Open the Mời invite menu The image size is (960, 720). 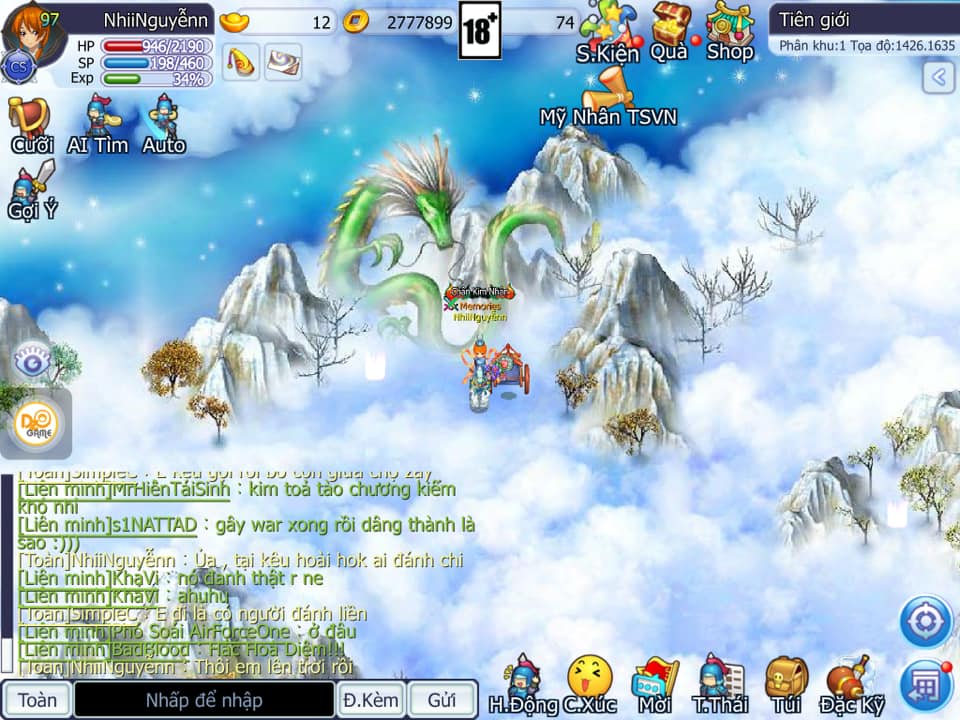click(655, 685)
